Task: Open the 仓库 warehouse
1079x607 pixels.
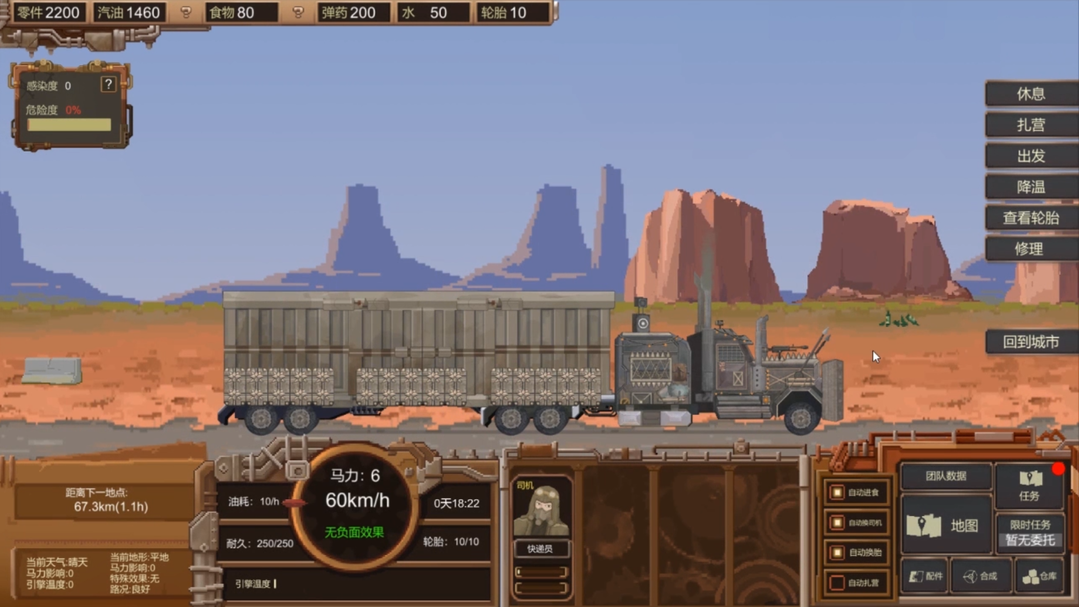Action: point(1038,576)
